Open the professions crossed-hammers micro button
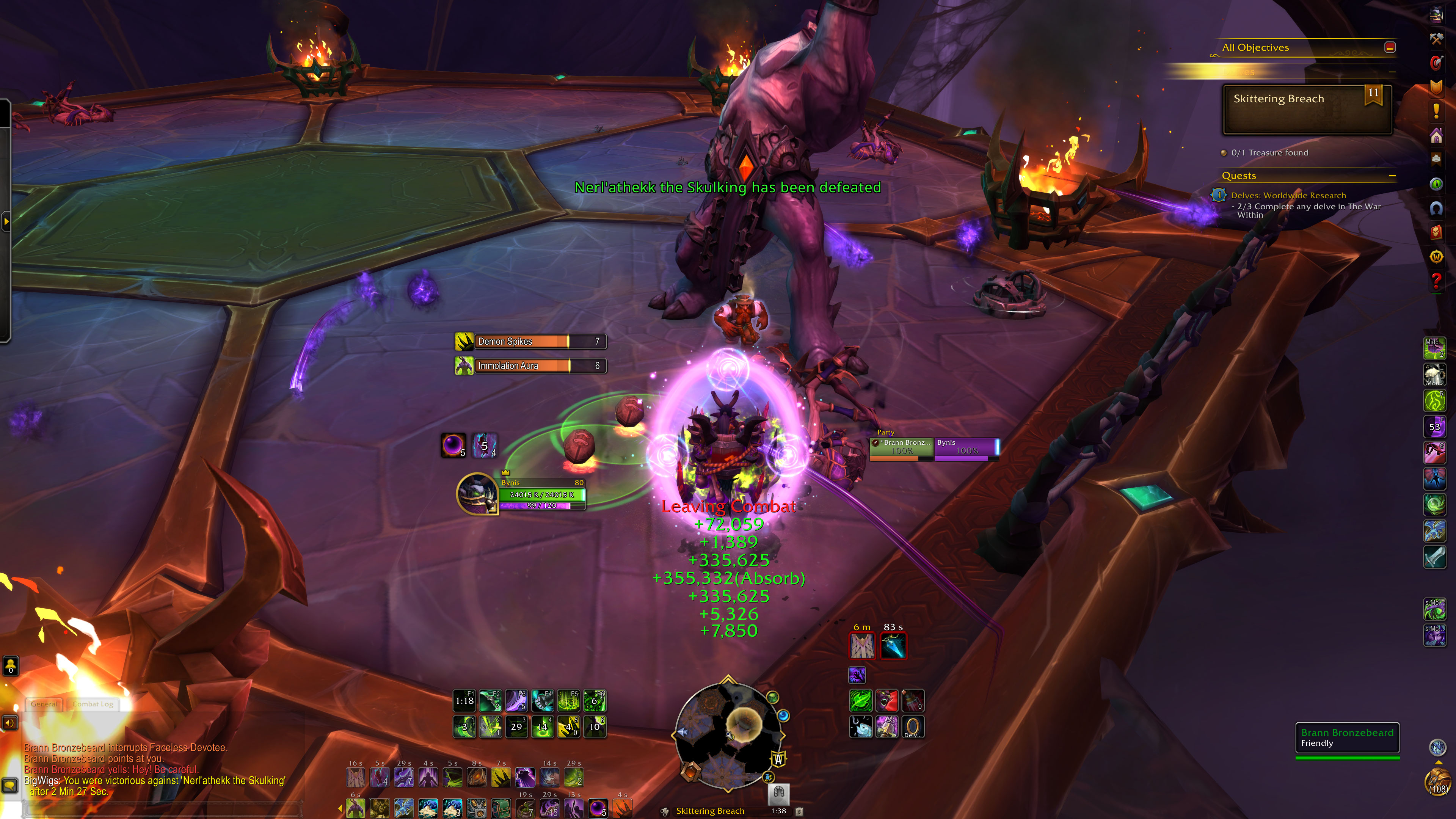The image size is (1456, 819). (1436, 39)
